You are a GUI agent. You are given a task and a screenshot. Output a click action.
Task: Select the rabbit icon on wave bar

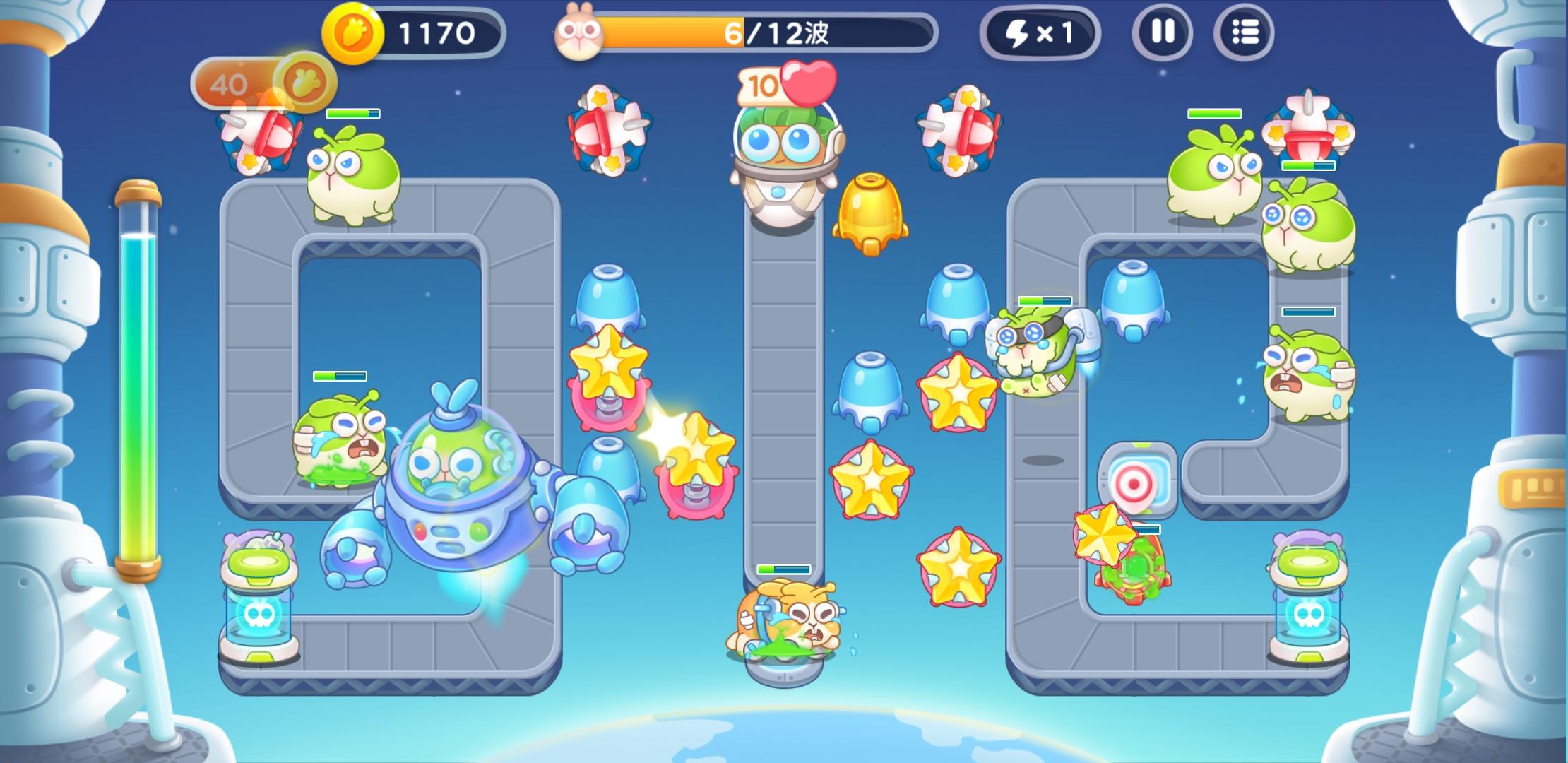tap(581, 34)
